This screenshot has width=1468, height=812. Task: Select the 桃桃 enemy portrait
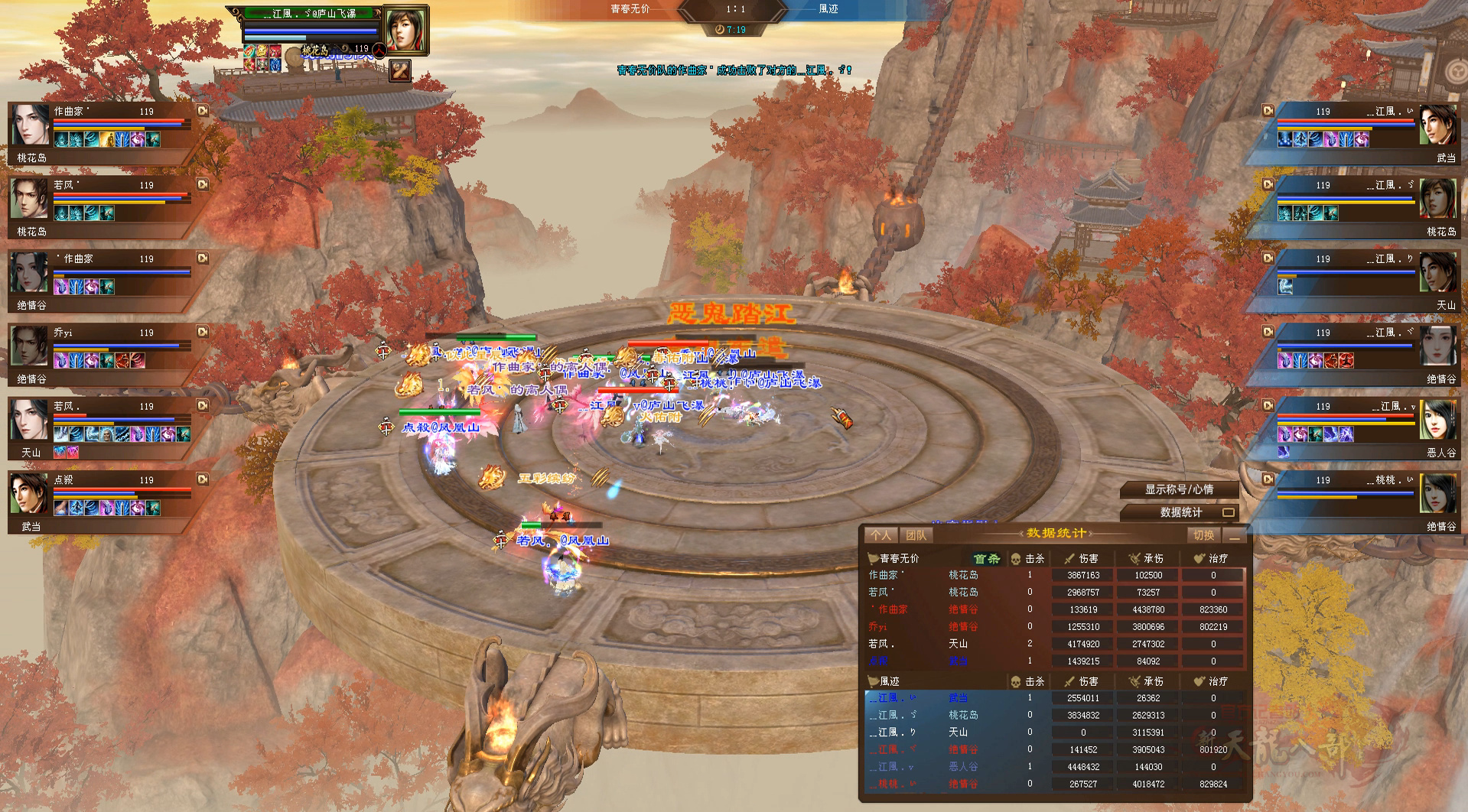(1437, 494)
